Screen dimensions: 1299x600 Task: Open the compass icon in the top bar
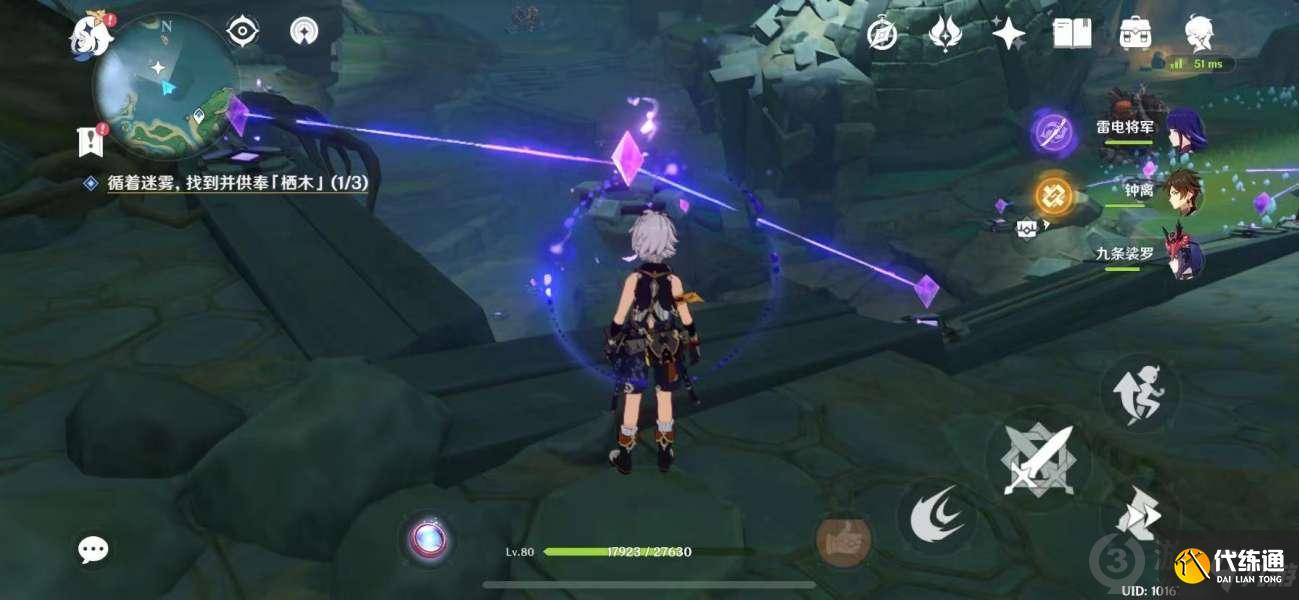pos(881,34)
